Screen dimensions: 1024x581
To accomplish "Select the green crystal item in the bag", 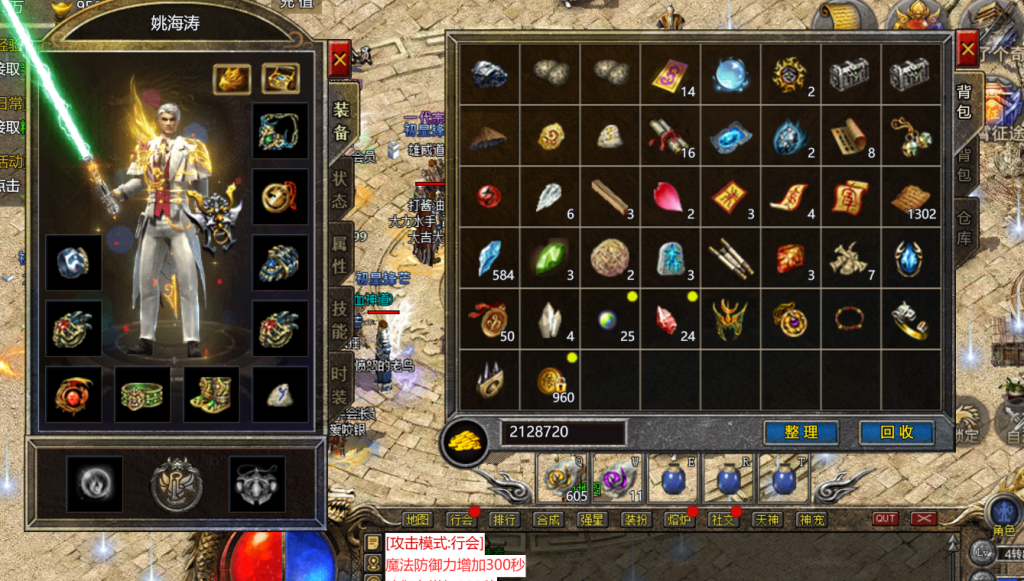I will click(549, 257).
